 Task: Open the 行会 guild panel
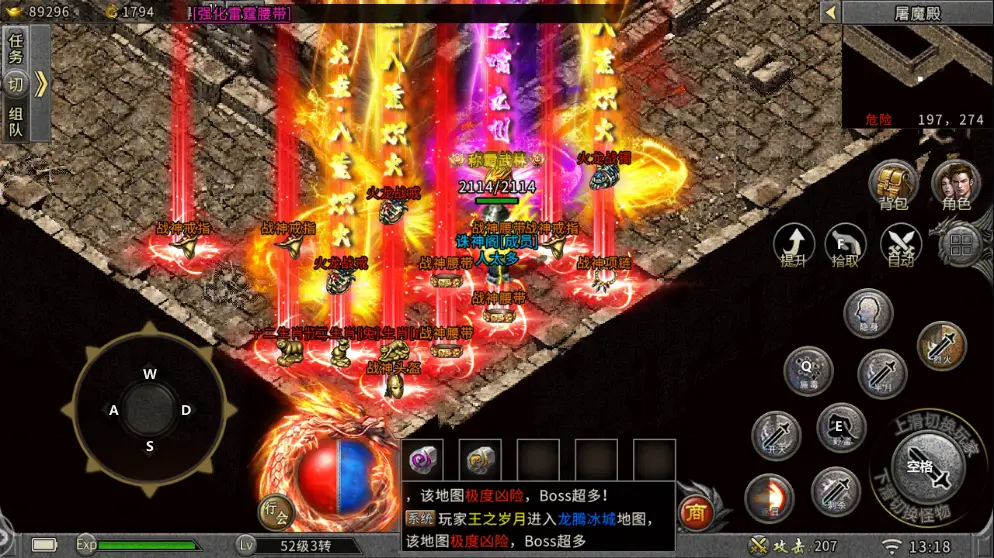[x=276, y=512]
